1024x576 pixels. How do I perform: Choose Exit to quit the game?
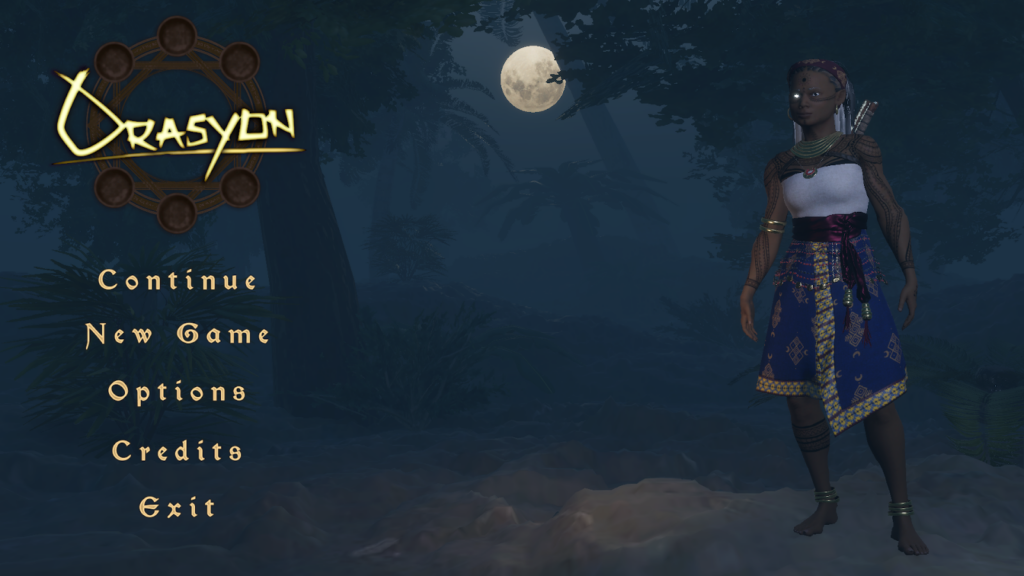[x=177, y=507]
